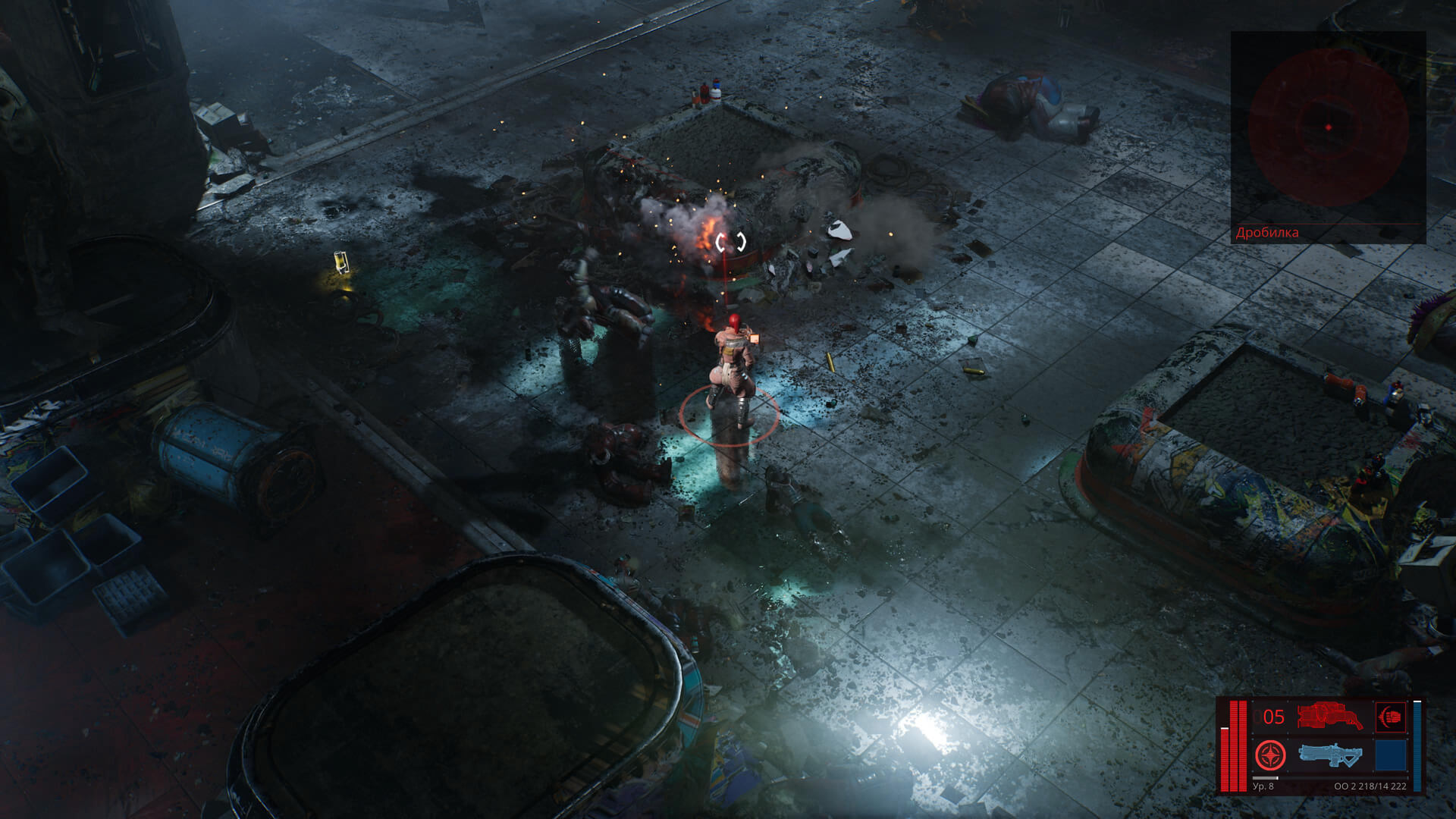The height and width of the screenshot is (819, 1456).
Task: Select the blue square ability slot
Action: coord(1391,755)
